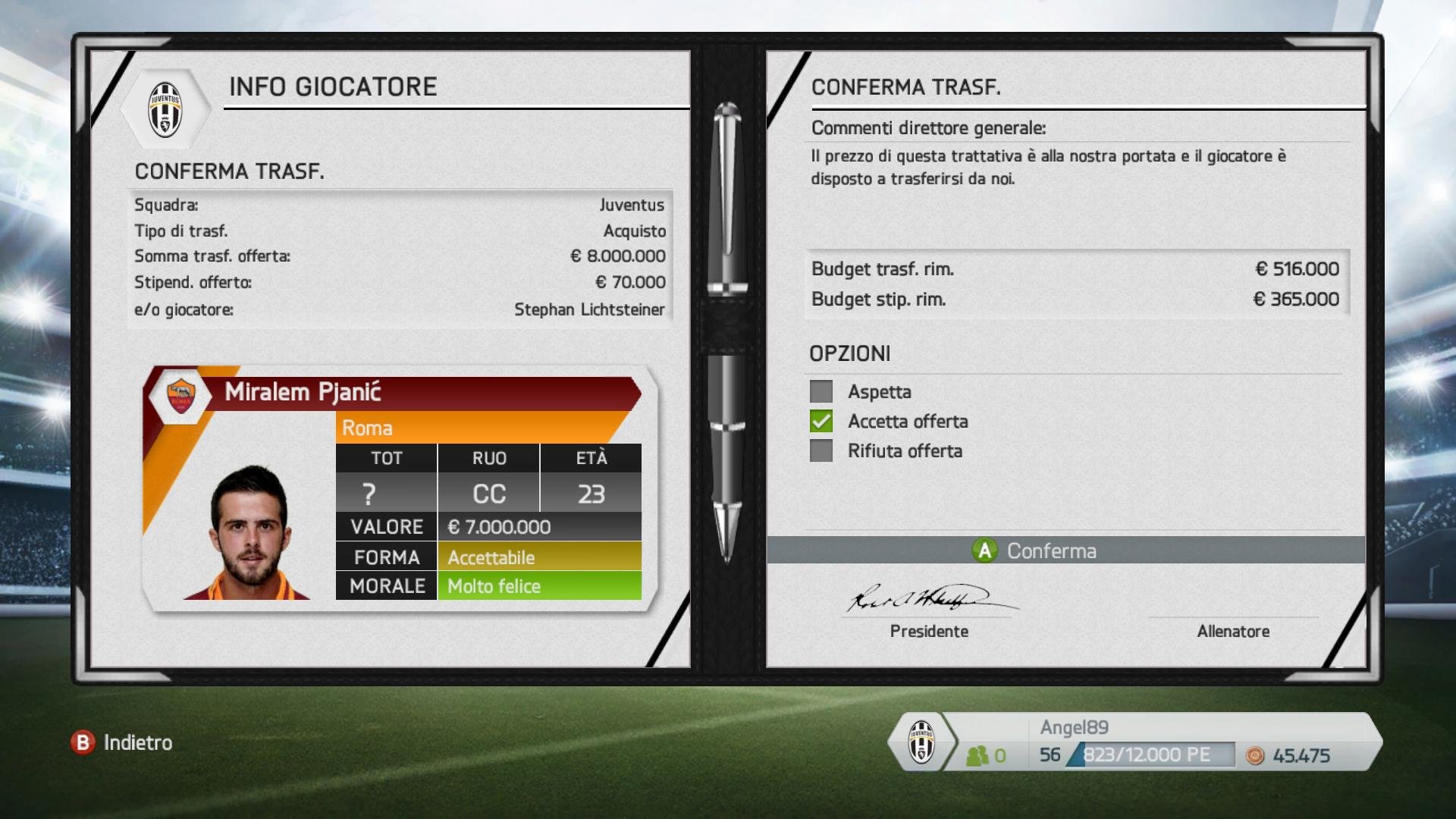Choose Accetta offerta checkbox

(x=821, y=422)
